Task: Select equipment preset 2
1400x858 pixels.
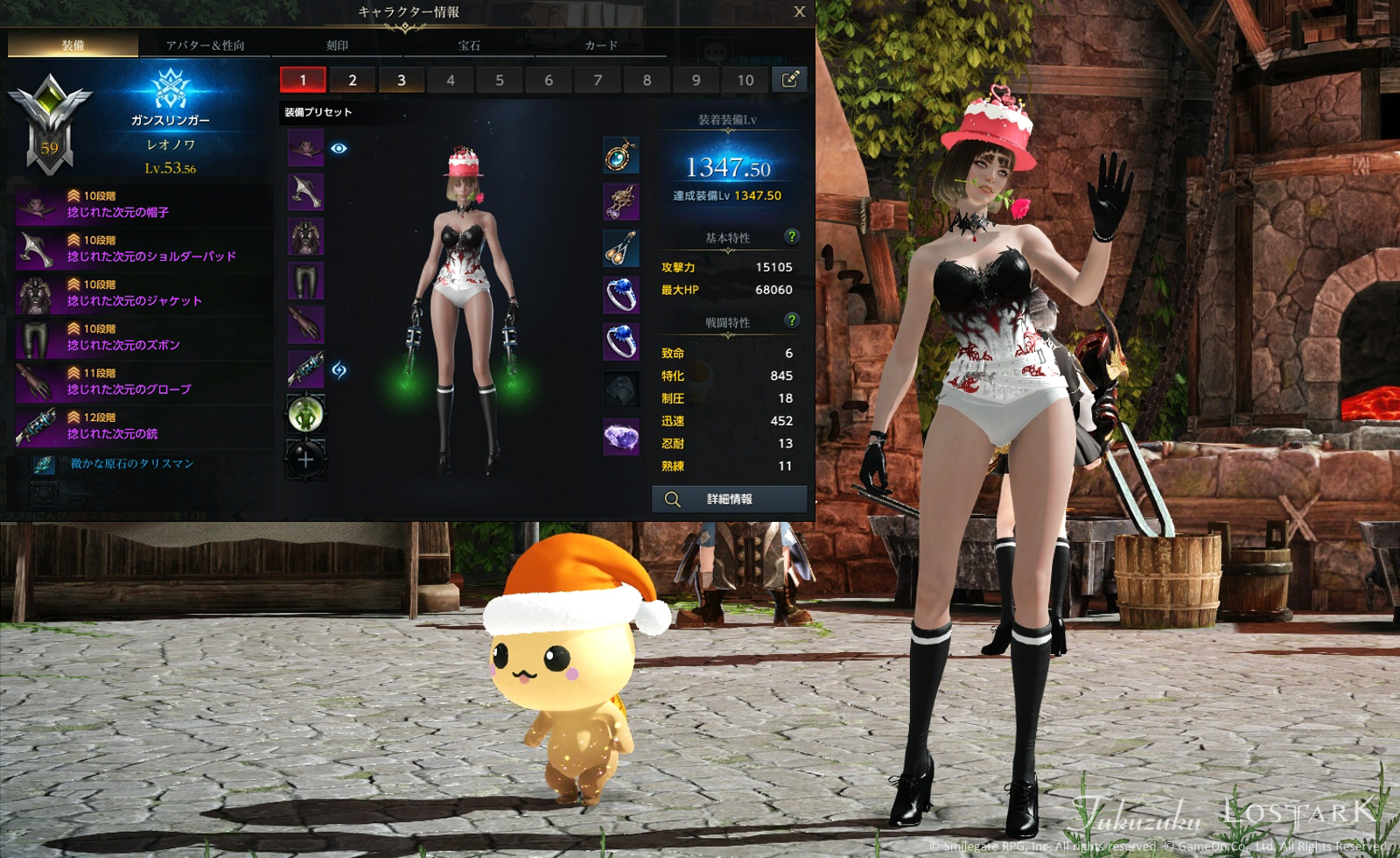Action: [352, 80]
